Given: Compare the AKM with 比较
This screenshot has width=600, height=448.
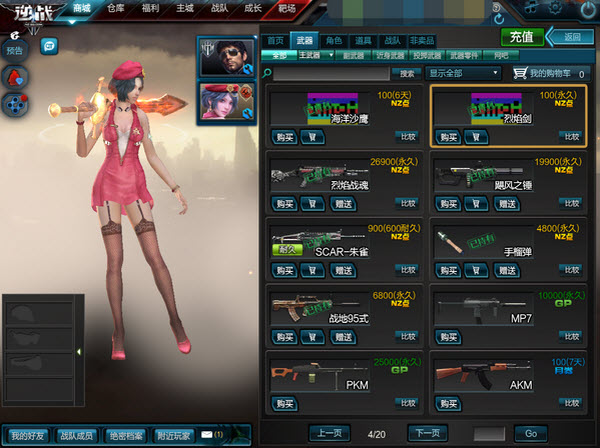Looking at the screenshot, I should tap(570, 399).
